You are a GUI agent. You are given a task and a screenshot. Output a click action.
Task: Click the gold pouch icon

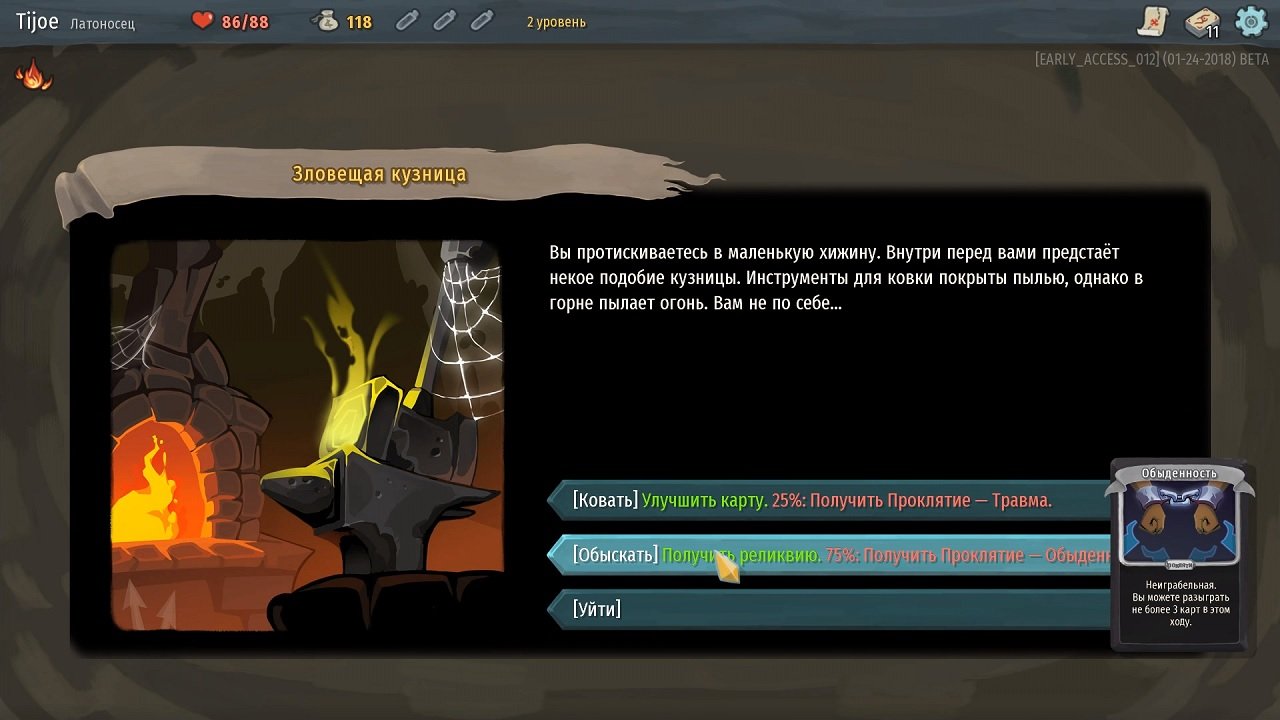(325, 20)
